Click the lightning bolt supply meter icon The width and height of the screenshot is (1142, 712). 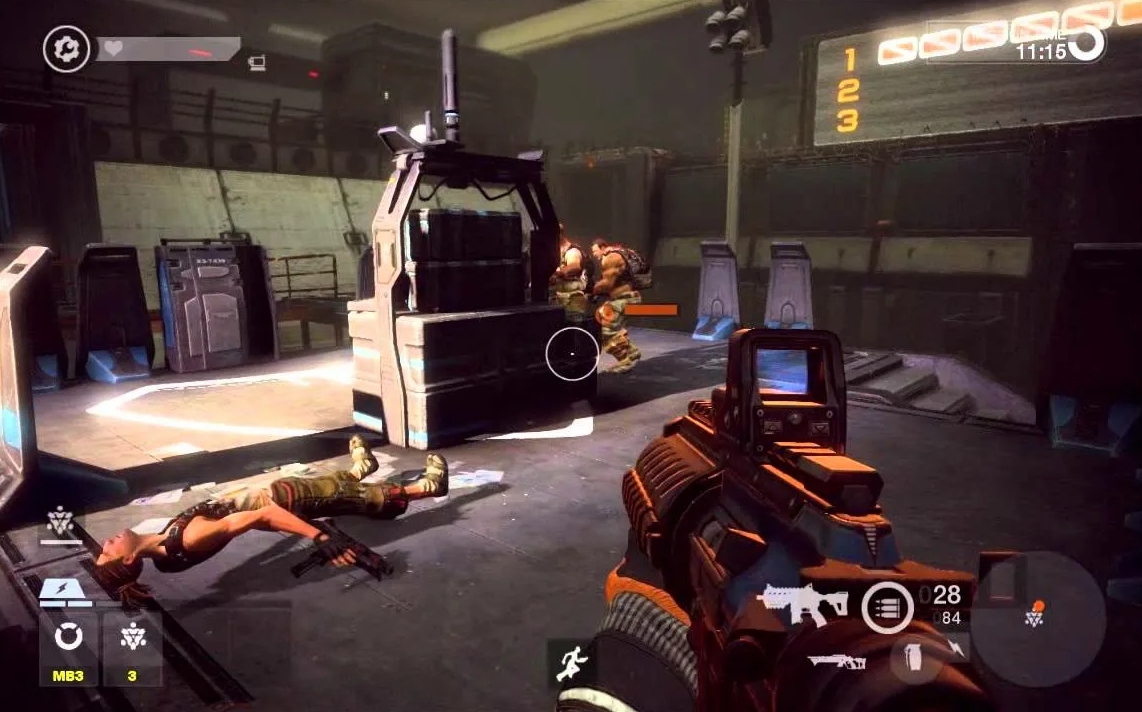pos(62,594)
